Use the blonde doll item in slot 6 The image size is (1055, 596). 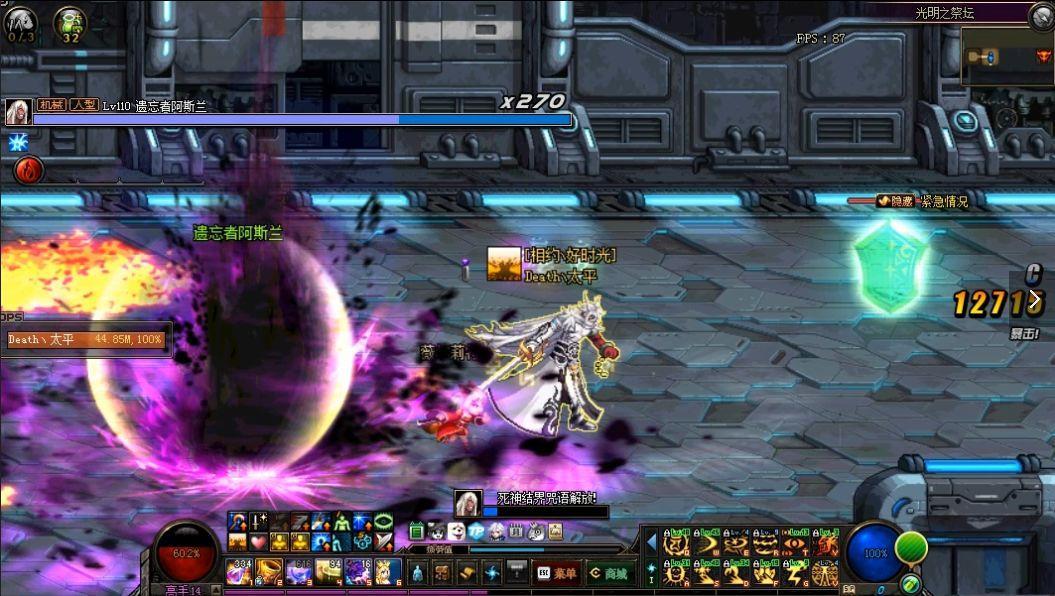click(x=388, y=572)
